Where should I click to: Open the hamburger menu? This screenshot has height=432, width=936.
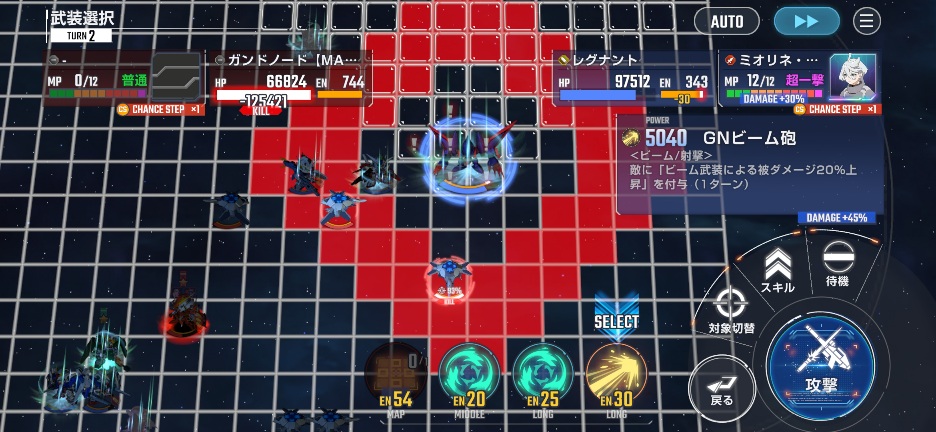pyautogui.click(x=866, y=21)
